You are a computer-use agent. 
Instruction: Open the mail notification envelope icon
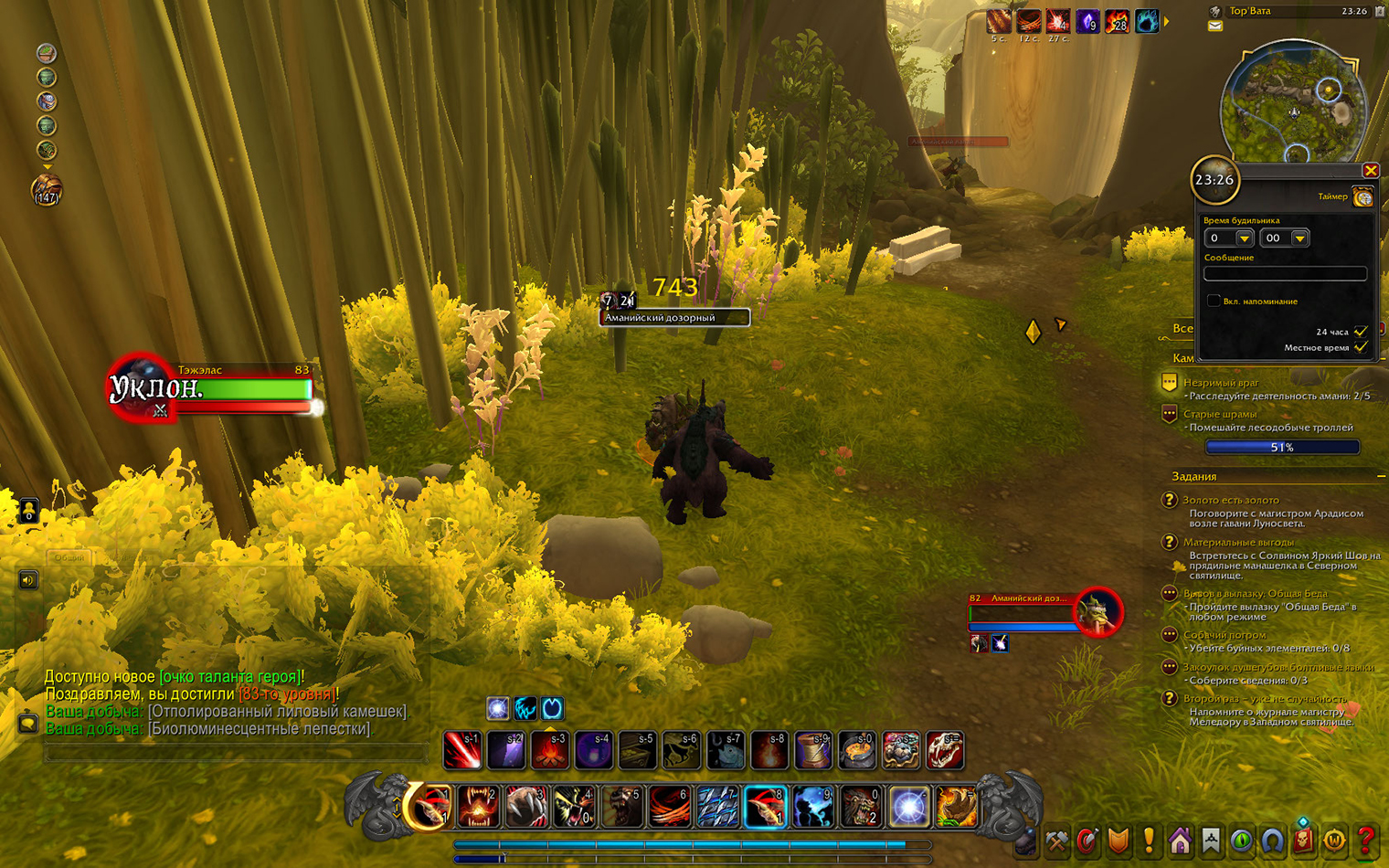pos(1214,26)
